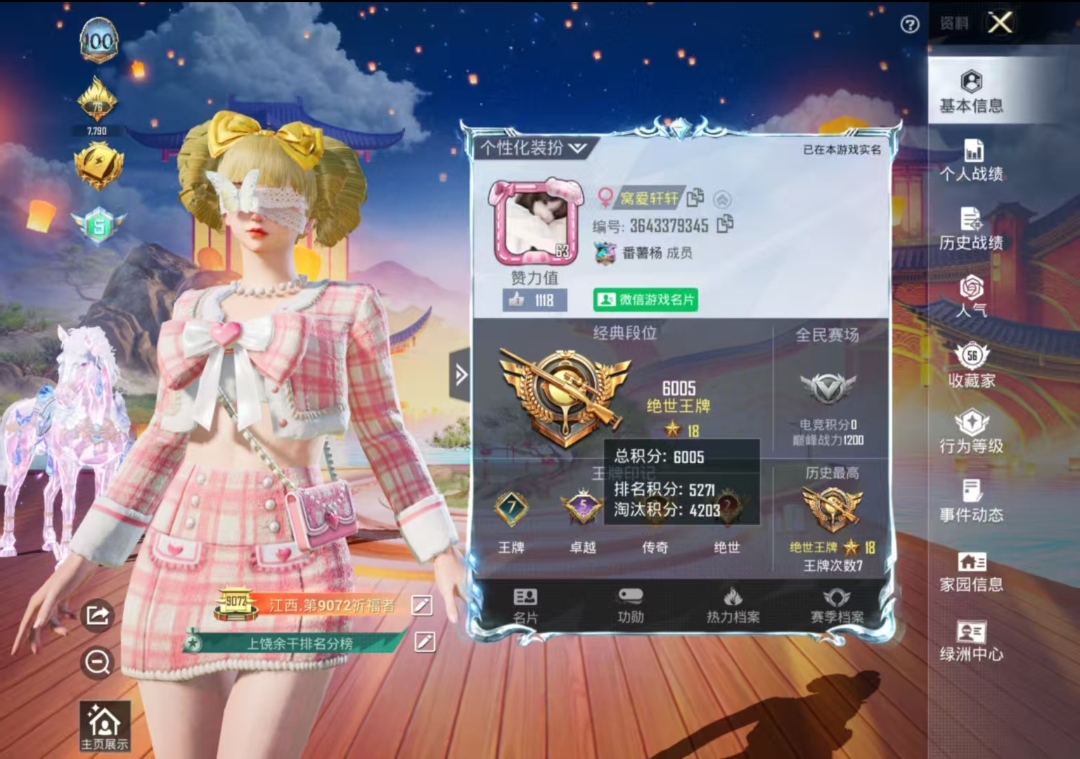Open the 基本信息 tab

[x=971, y=92]
